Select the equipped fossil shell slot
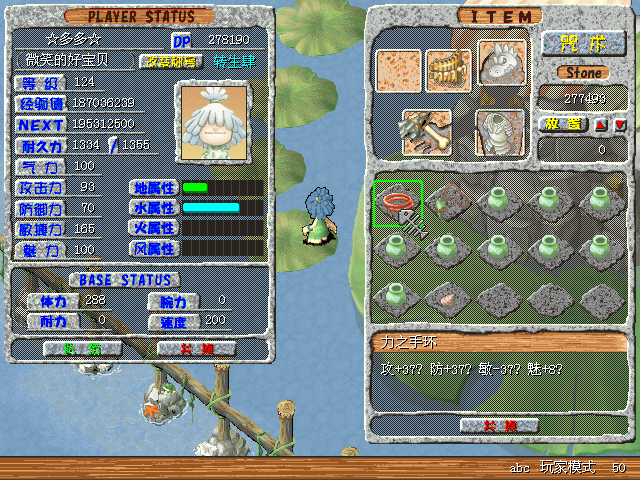This screenshot has height=480, width=640. click(x=500, y=132)
